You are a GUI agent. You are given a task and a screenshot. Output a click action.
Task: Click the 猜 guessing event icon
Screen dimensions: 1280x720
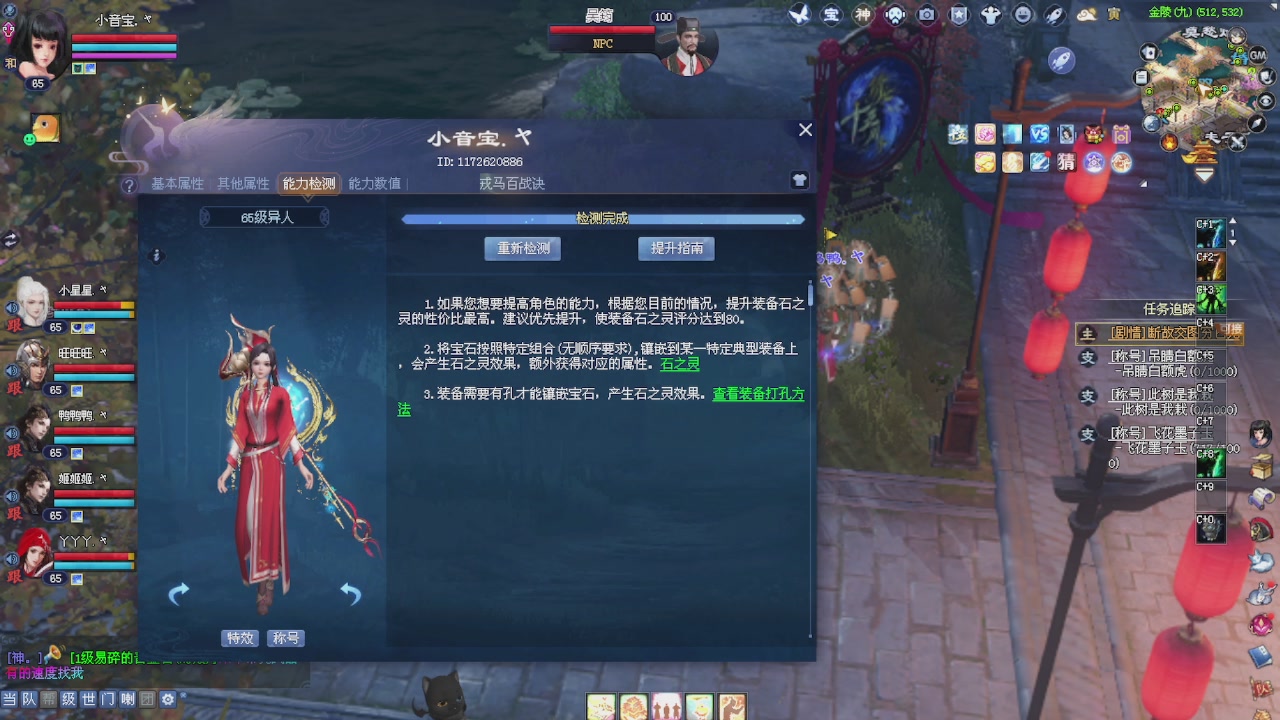1066,161
